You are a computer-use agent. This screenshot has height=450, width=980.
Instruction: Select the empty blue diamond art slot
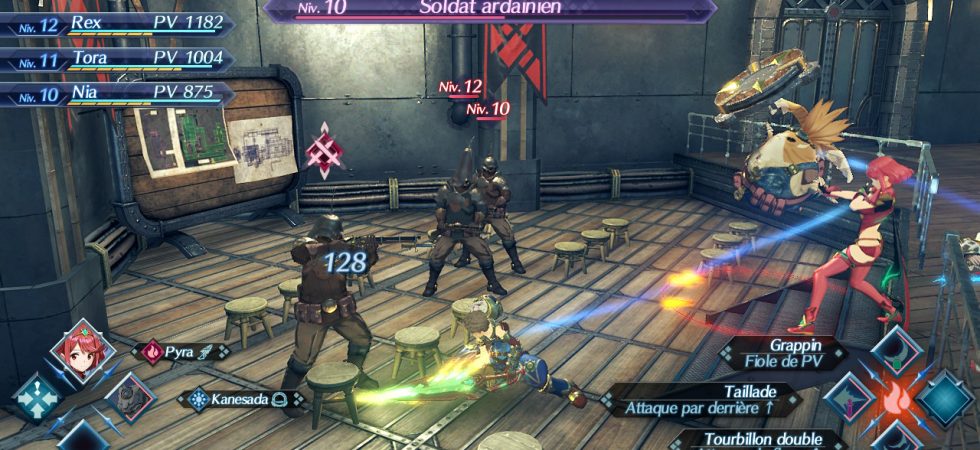click(x=945, y=397)
